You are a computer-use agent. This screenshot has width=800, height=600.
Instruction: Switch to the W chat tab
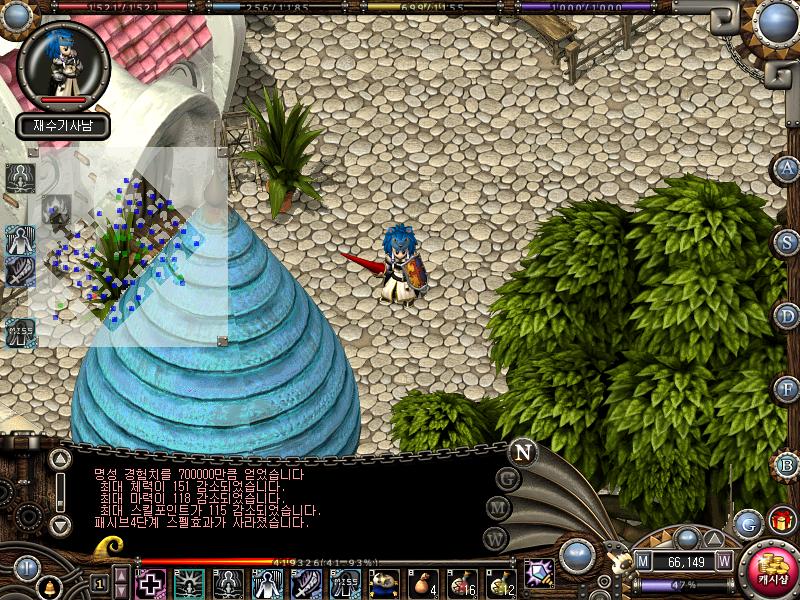496,539
